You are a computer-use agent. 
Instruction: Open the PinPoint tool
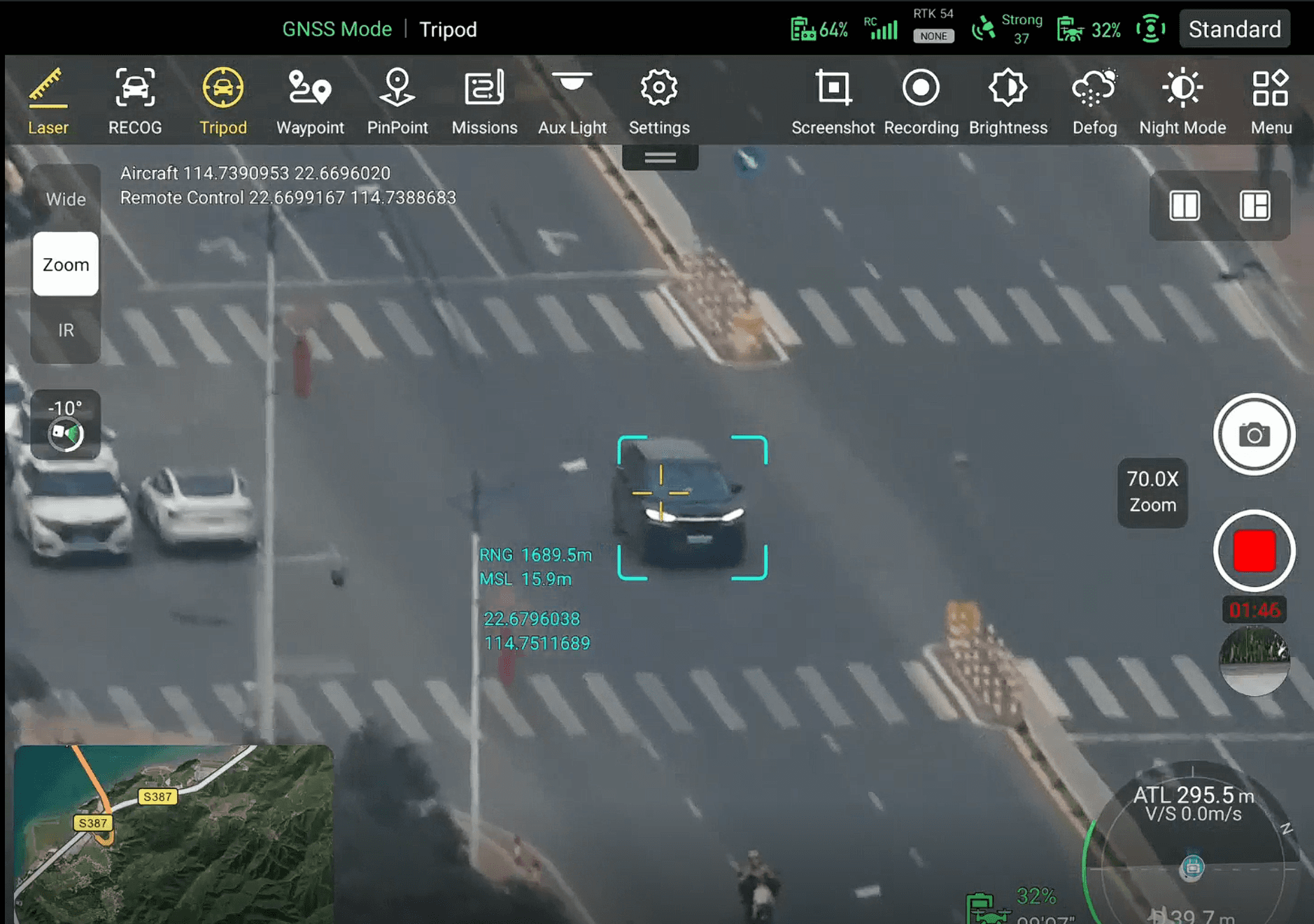pos(397,100)
